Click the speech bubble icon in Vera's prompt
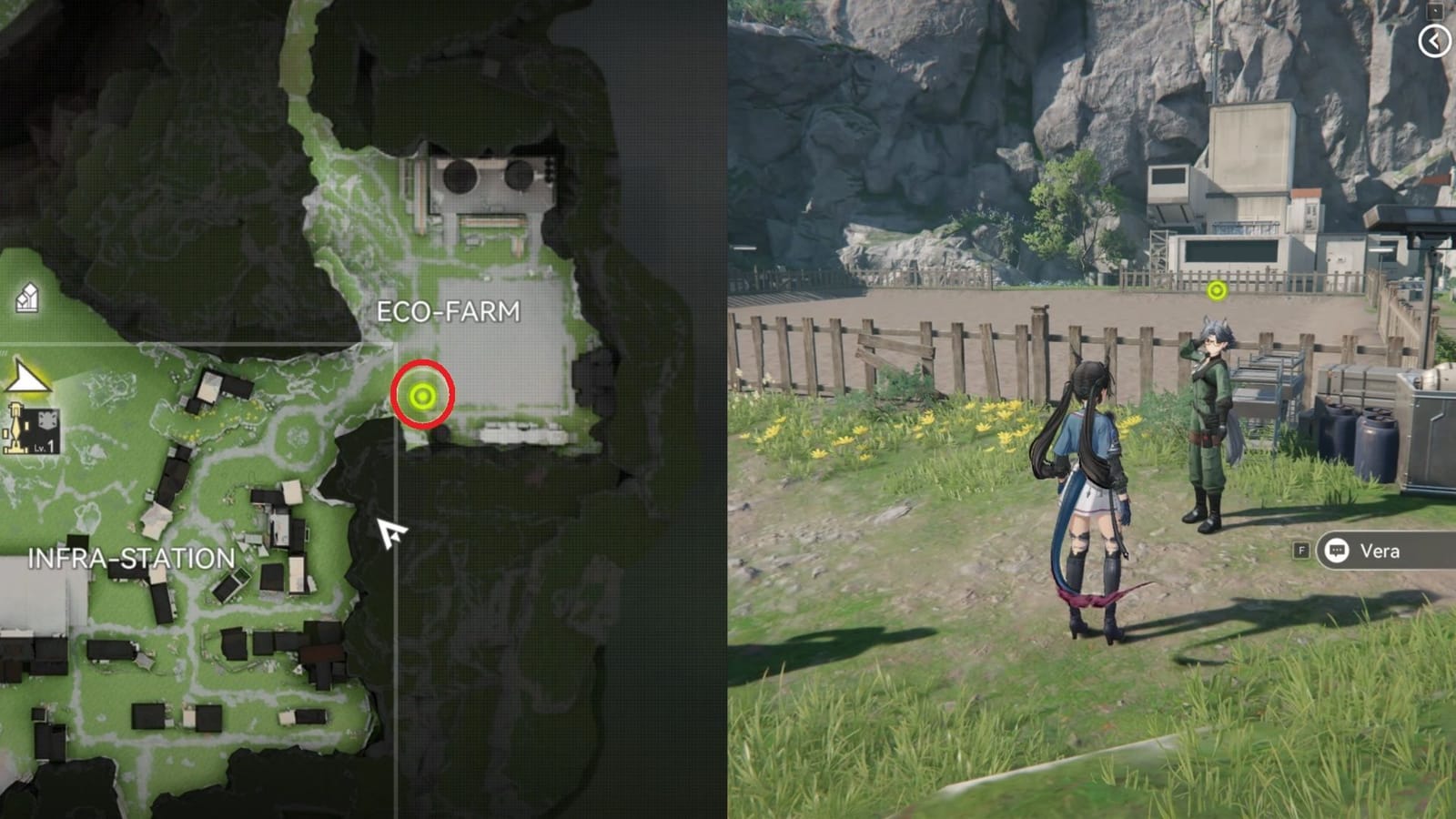 (x=1336, y=551)
